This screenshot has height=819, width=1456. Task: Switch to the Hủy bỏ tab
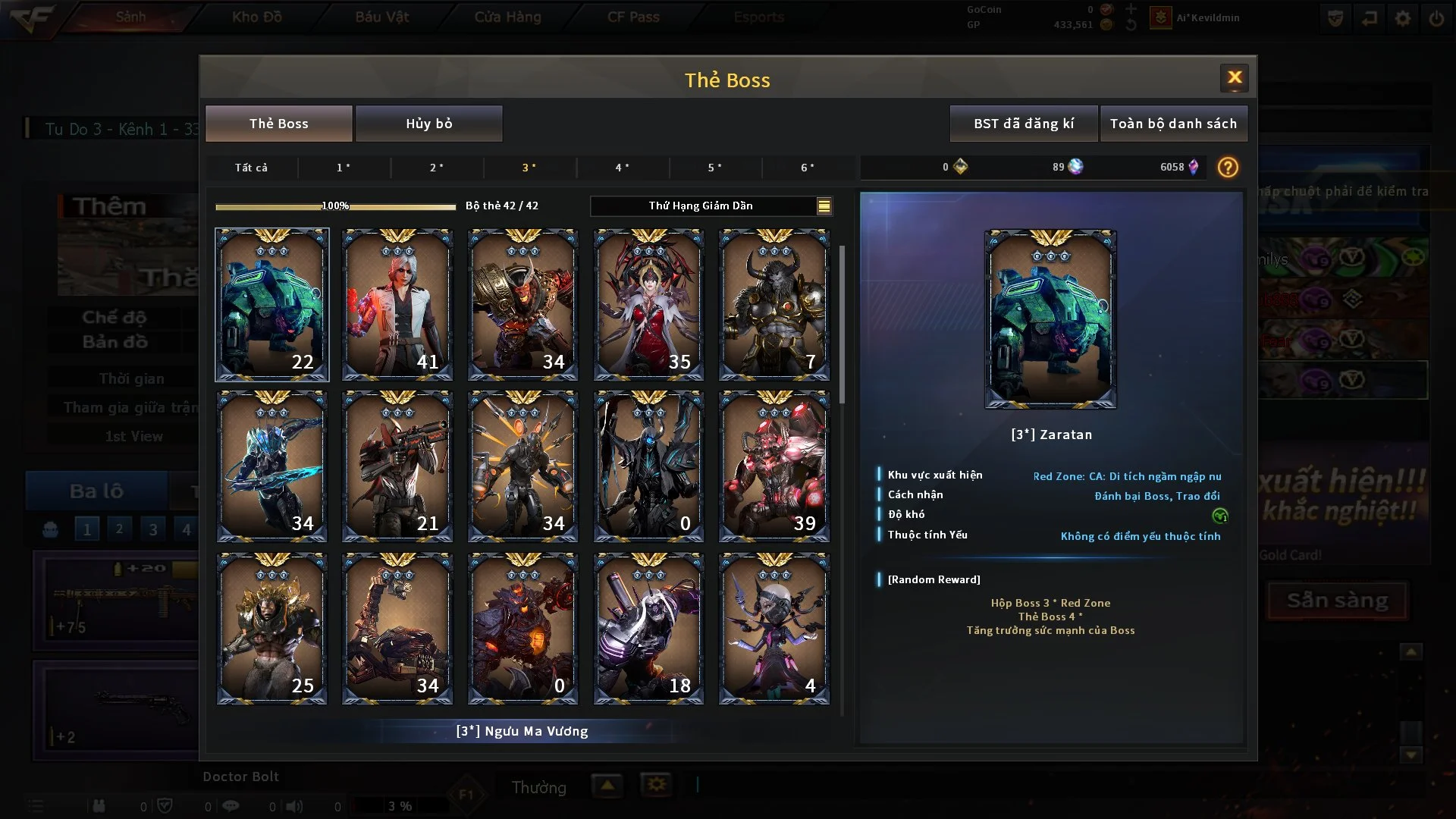click(428, 124)
